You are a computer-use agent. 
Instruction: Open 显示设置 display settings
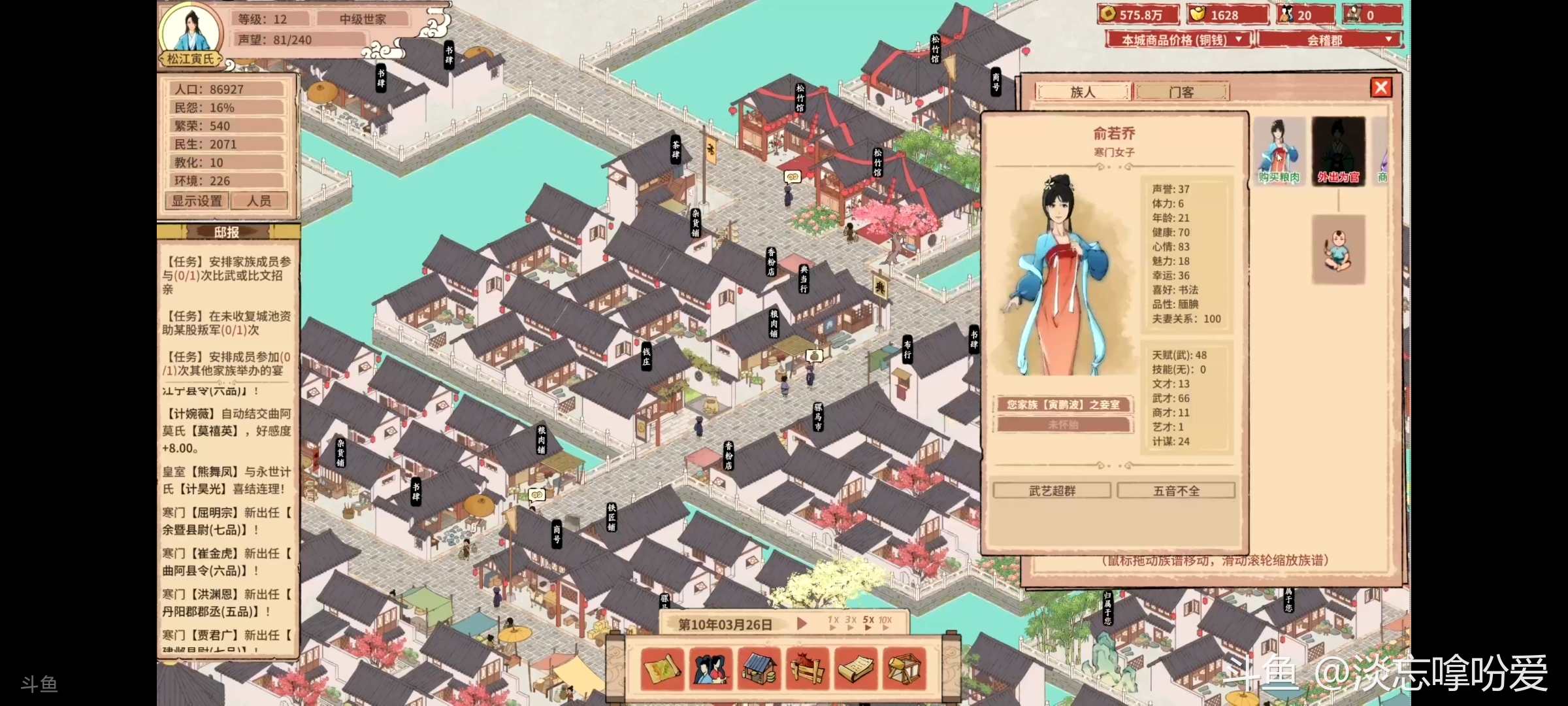point(197,201)
